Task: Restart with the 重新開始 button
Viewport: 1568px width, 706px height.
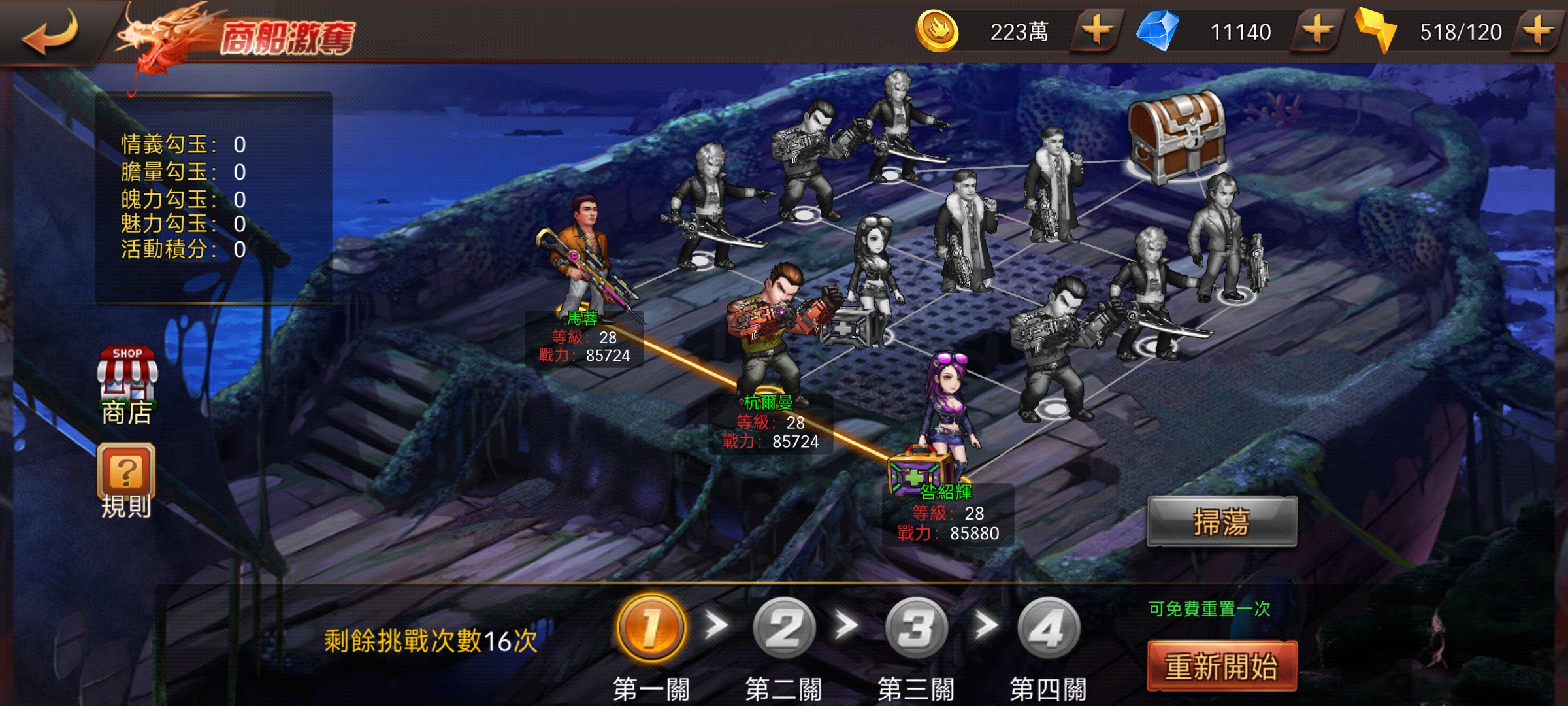Action: pyautogui.click(x=1222, y=666)
